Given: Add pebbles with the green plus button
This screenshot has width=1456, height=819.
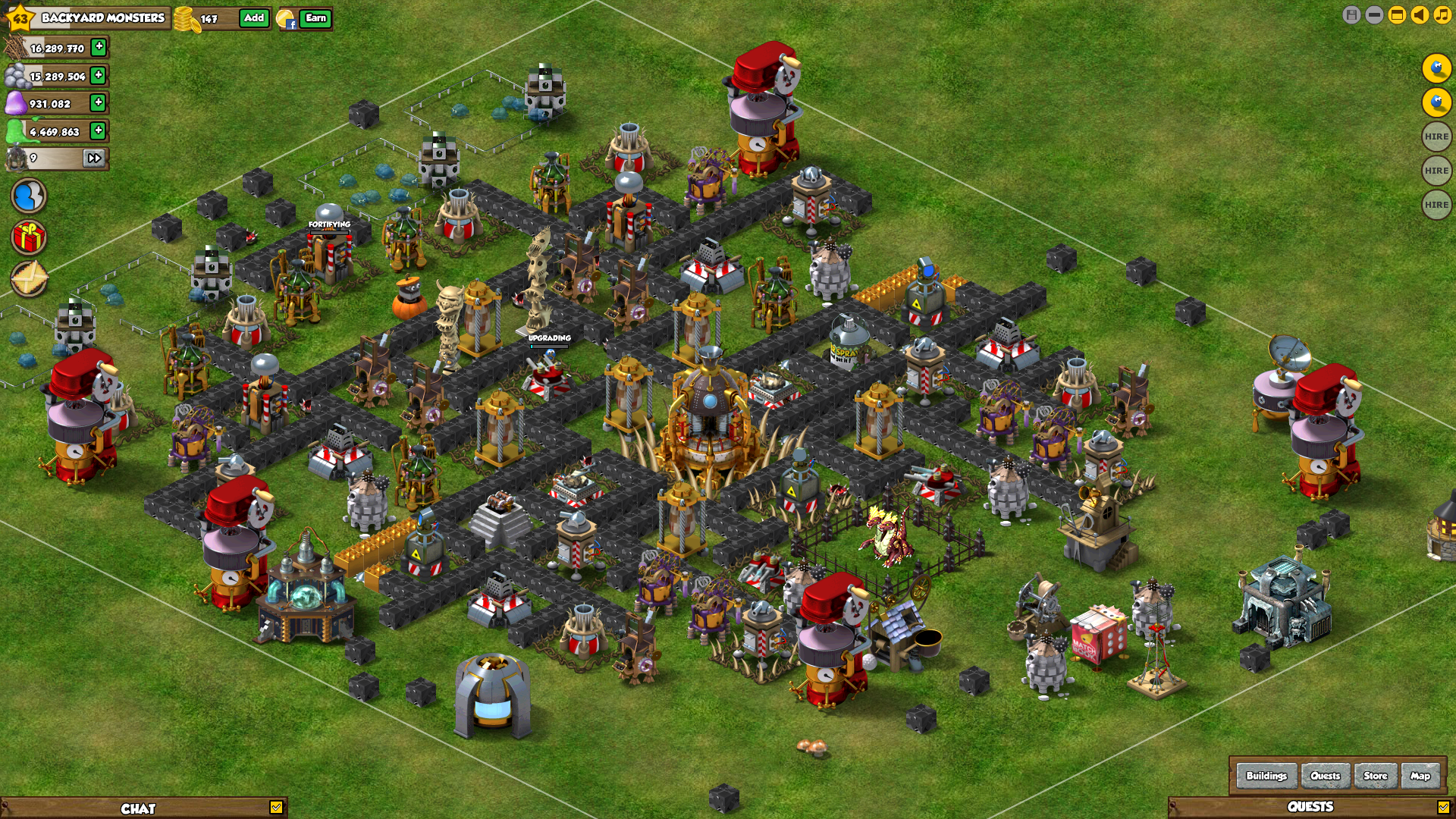Looking at the screenshot, I should tap(98, 75).
